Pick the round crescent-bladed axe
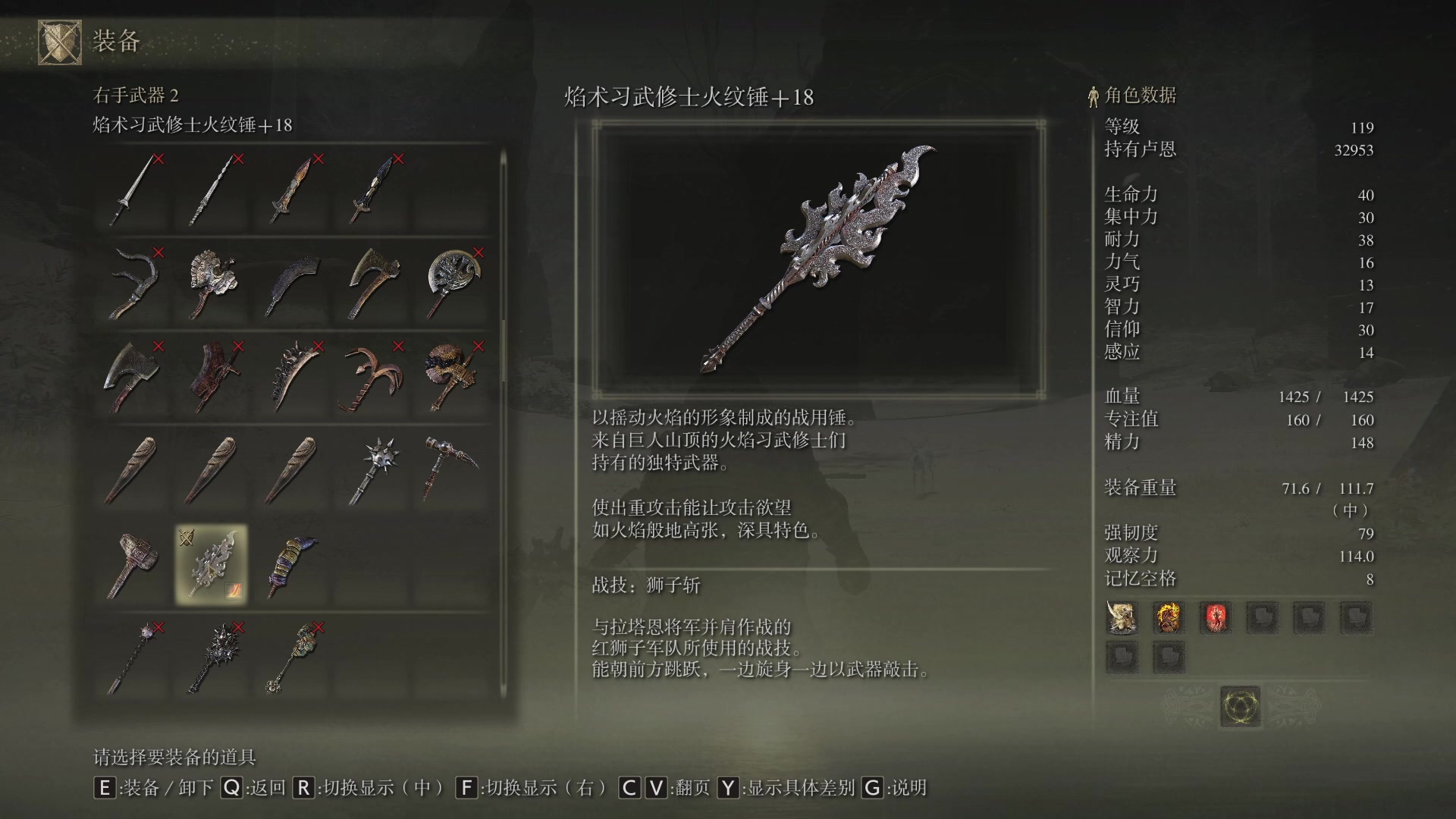 click(x=453, y=283)
